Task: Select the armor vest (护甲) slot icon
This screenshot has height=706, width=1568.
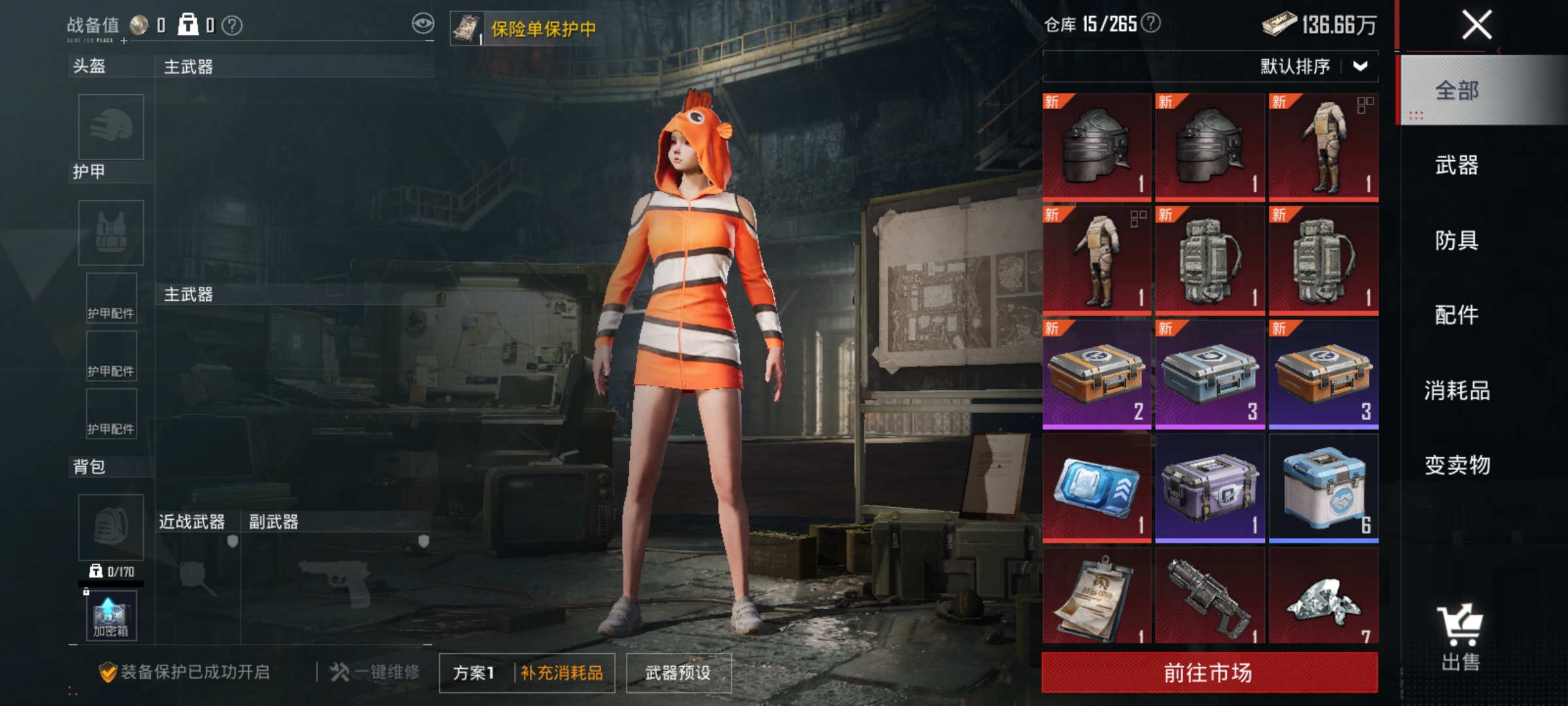Action: [x=110, y=232]
